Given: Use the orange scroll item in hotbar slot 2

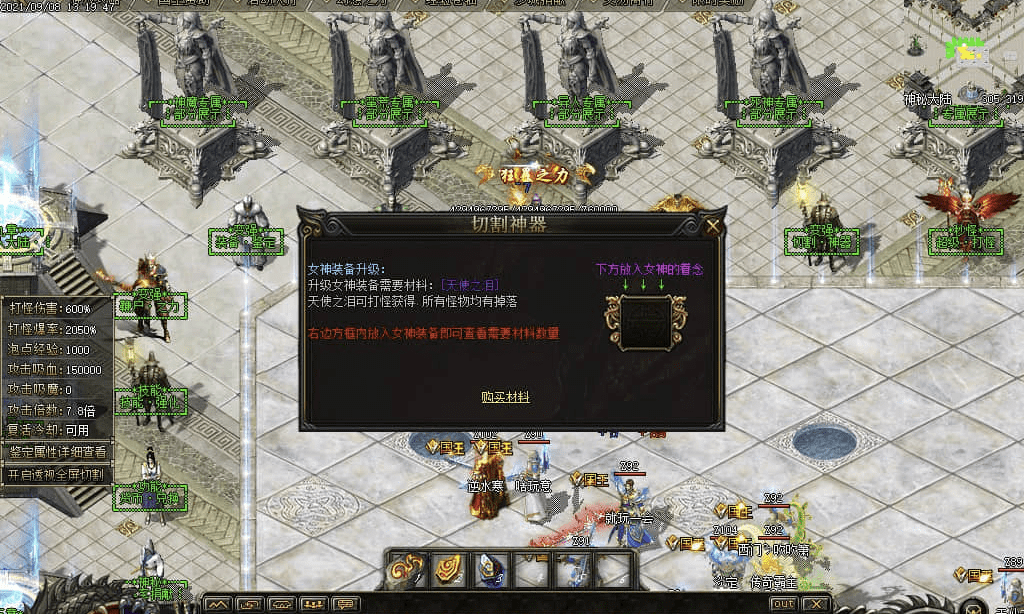Looking at the screenshot, I should pos(448,569).
